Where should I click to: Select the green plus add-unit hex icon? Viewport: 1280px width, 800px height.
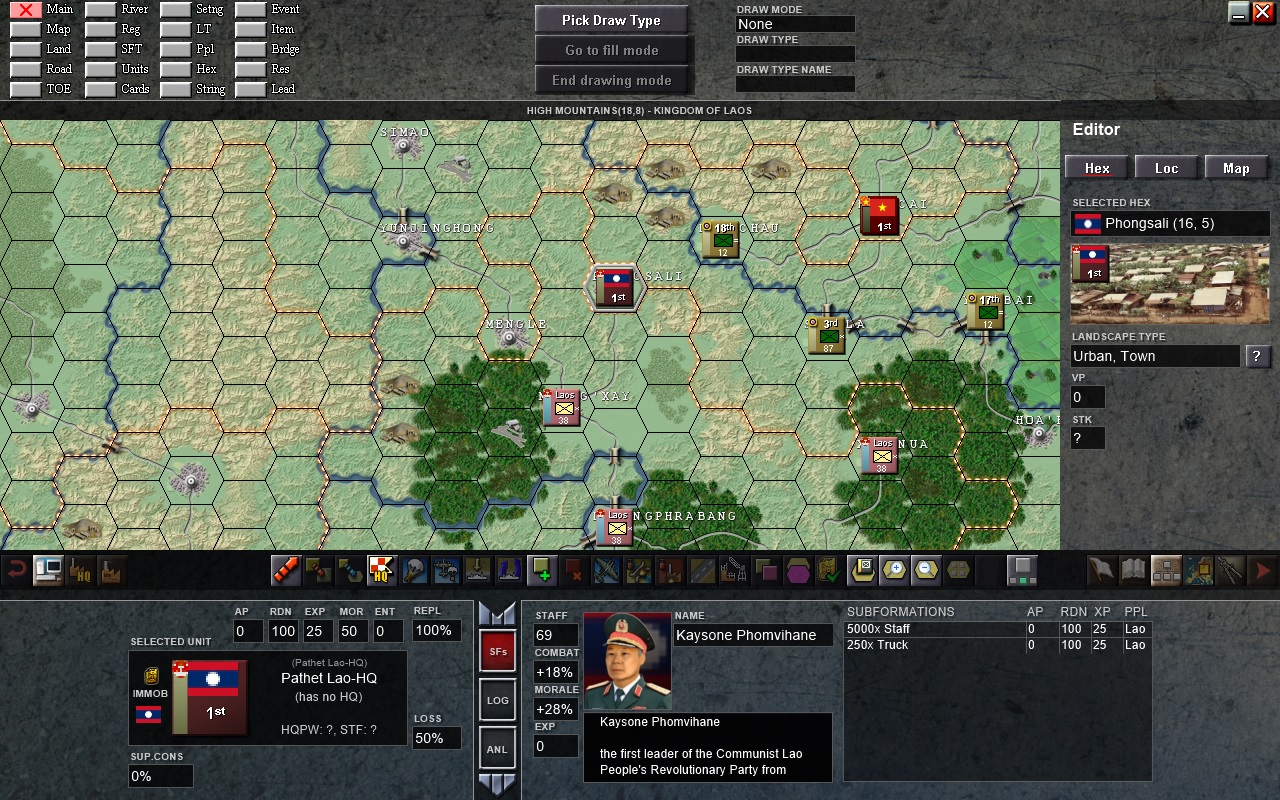pos(541,570)
